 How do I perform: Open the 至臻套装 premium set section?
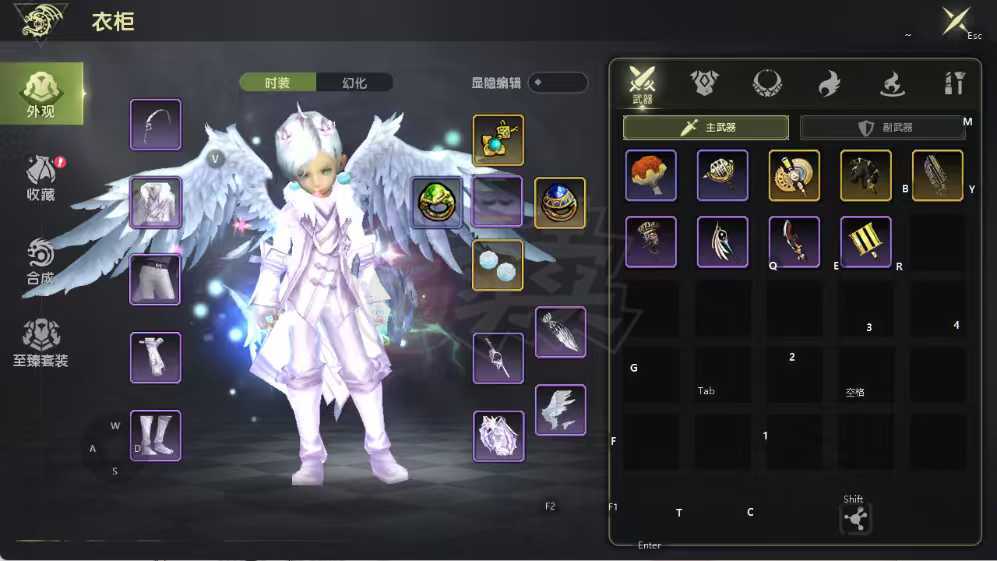41,343
